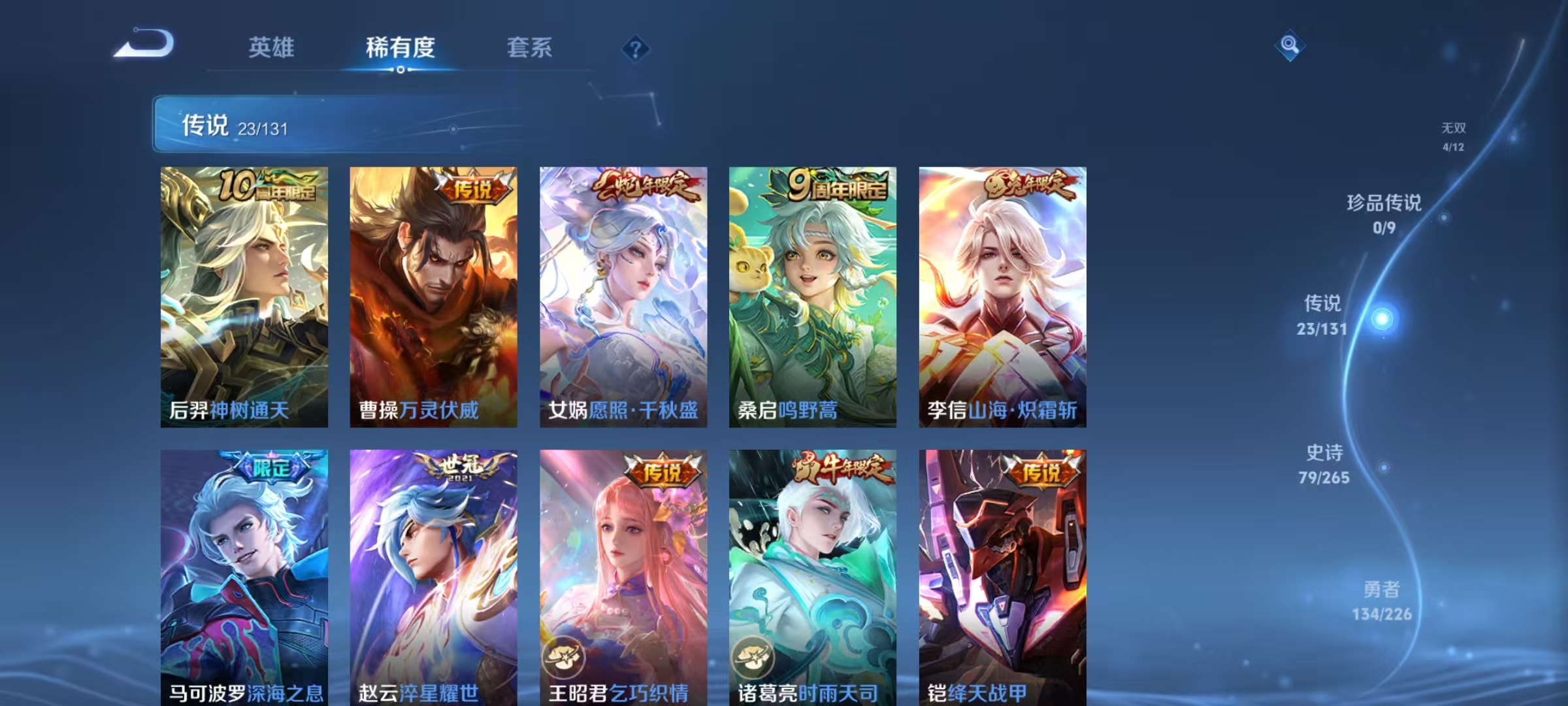Switch to the 英雄 tab

pos(272,48)
